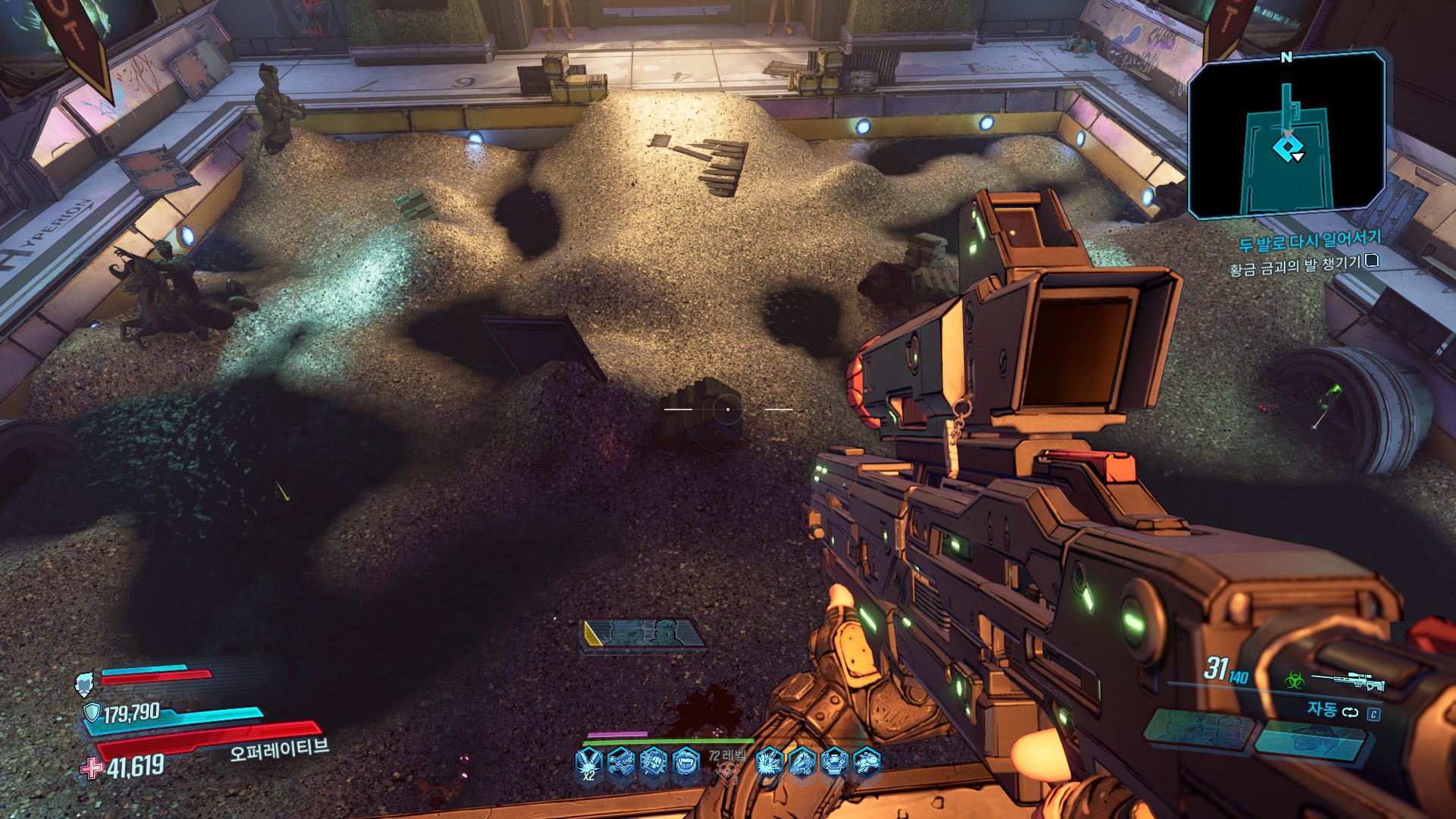Open the minimap in the corner
The image size is (1456, 819).
tap(1287, 136)
